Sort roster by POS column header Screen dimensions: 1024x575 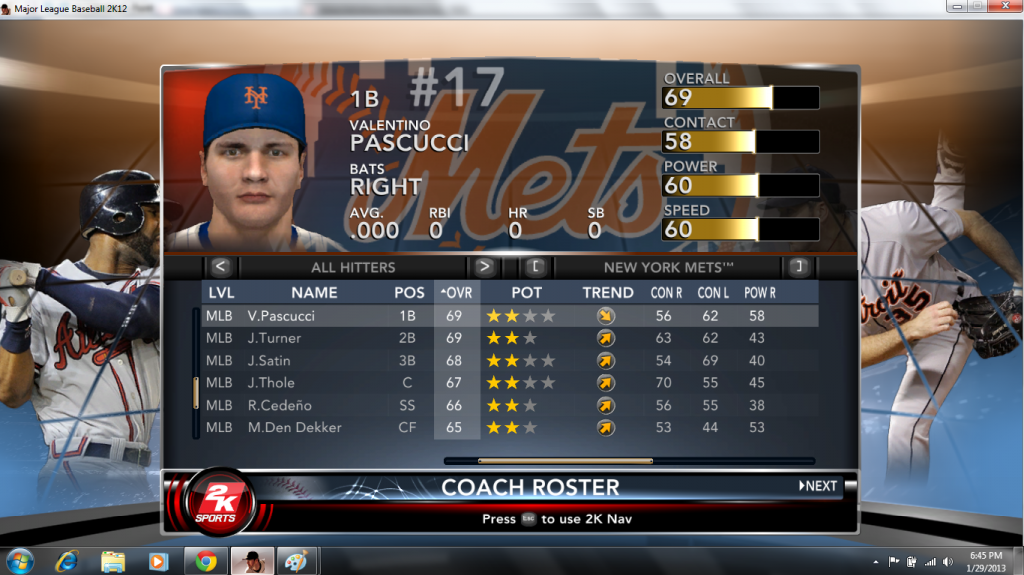(408, 293)
